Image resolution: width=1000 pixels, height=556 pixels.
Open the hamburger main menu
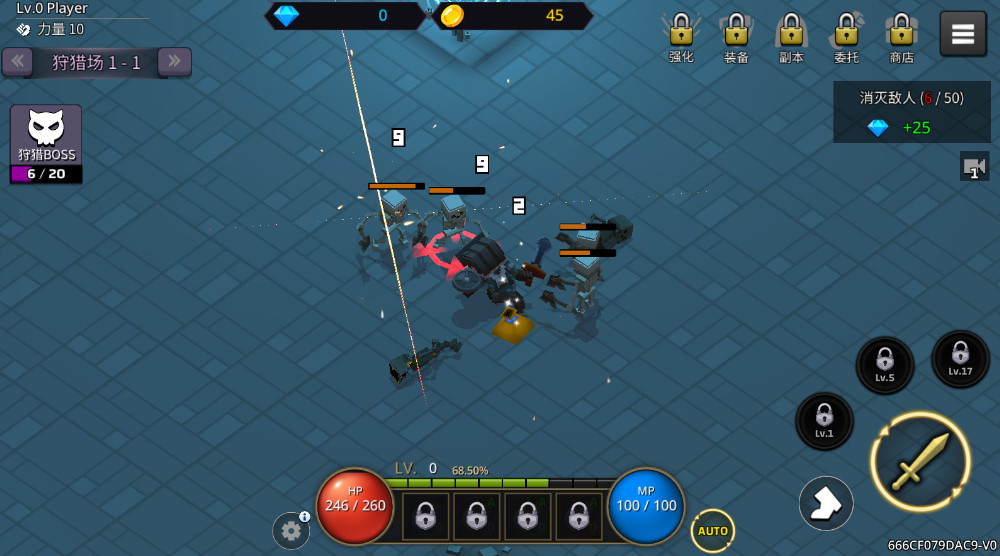click(x=962, y=34)
